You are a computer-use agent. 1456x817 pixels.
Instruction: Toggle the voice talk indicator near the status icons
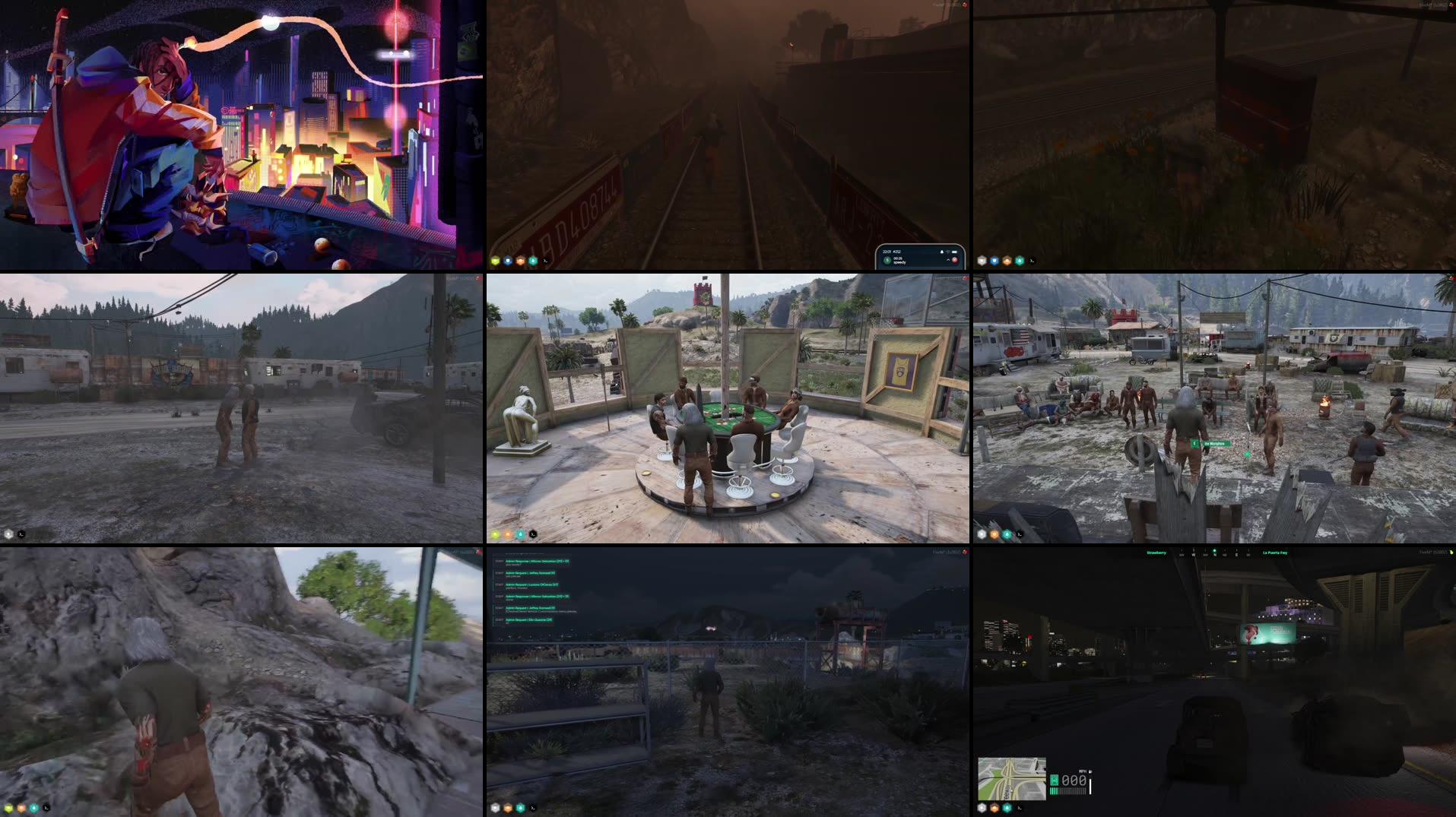[545, 261]
